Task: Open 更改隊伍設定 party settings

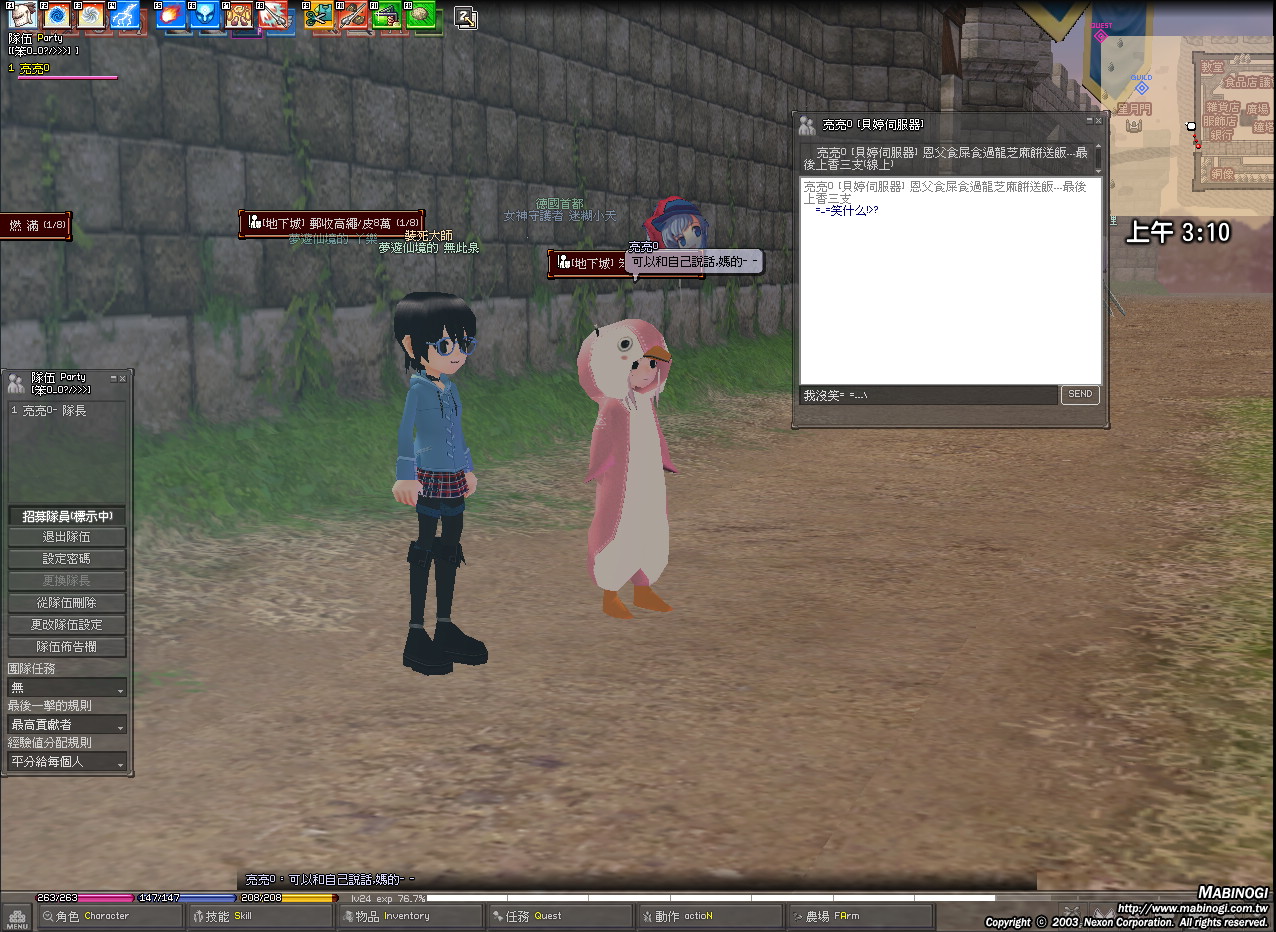Action: click(68, 625)
